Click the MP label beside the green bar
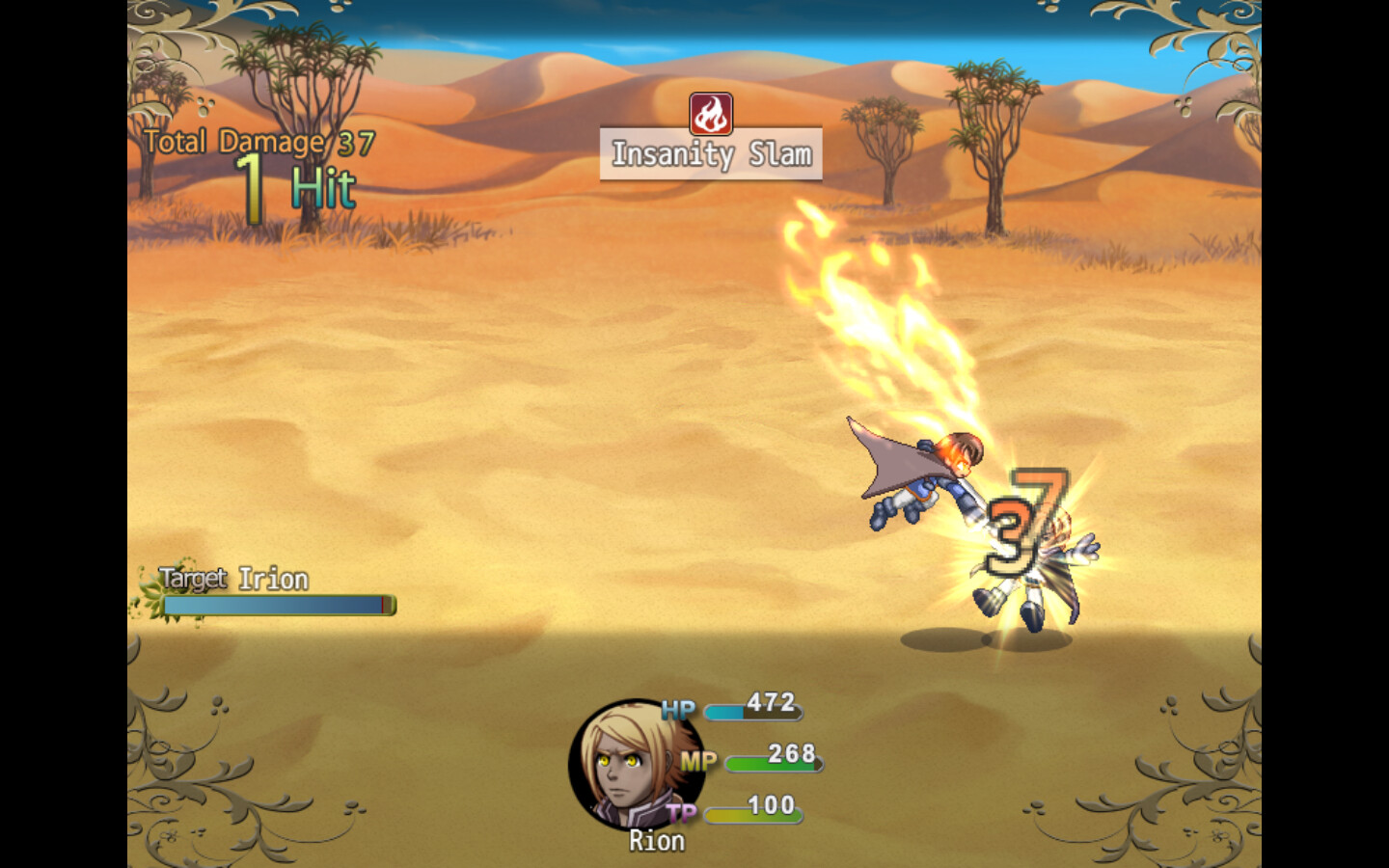The image size is (1389, 868). point(701,761)
